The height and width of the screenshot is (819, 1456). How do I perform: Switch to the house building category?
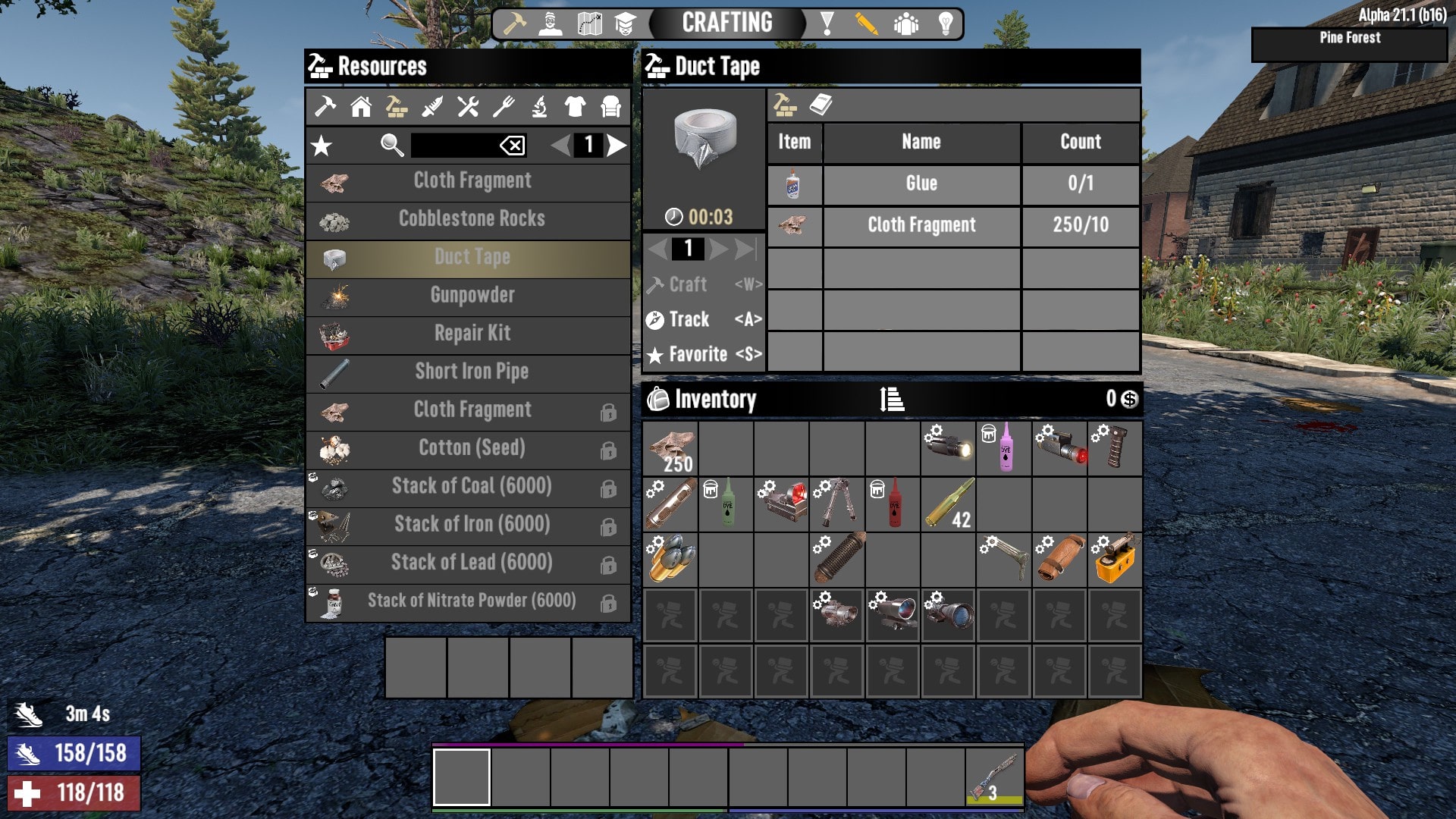click(x=361, y=107)
